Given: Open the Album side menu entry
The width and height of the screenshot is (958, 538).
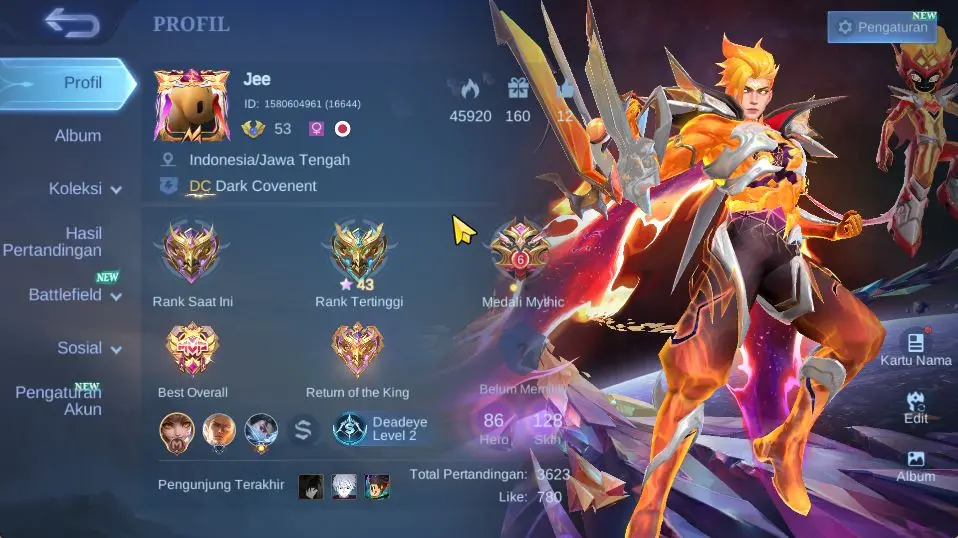Looking at the screenshot, I should [77, 136].
